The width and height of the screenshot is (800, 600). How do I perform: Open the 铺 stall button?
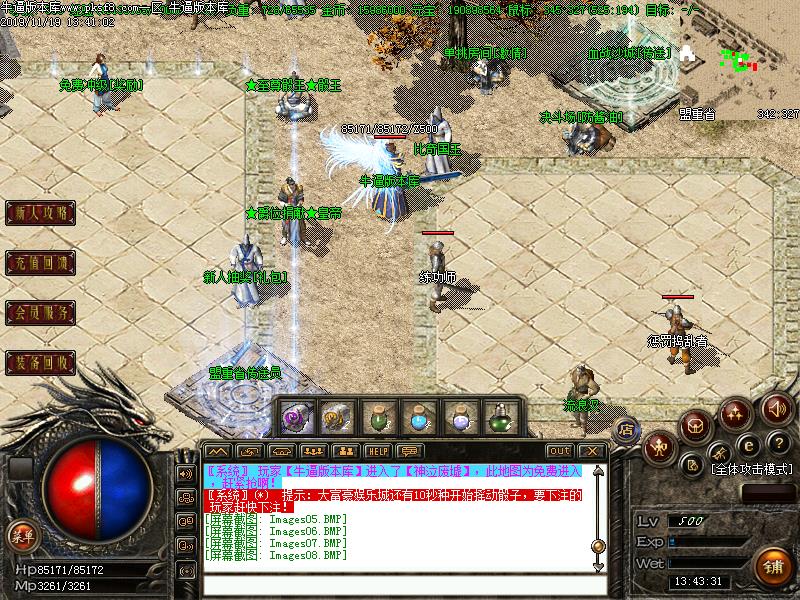point(774,564)
